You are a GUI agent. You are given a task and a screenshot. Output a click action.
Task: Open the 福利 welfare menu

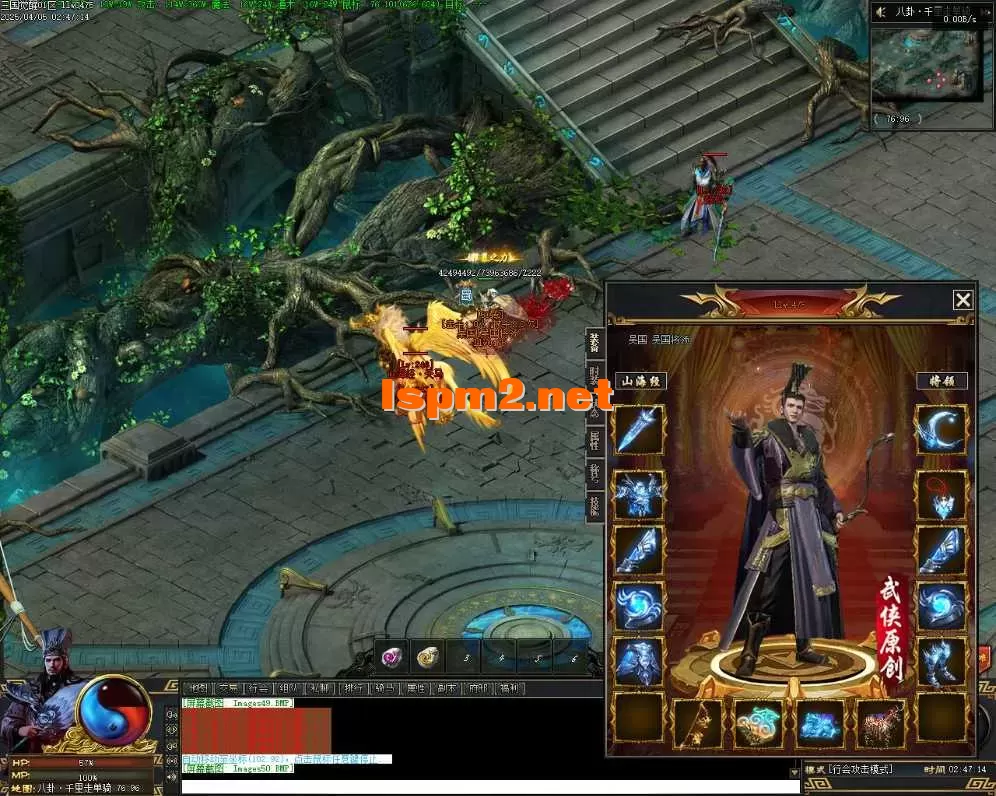pyautogui.click(x=509, y=688)
